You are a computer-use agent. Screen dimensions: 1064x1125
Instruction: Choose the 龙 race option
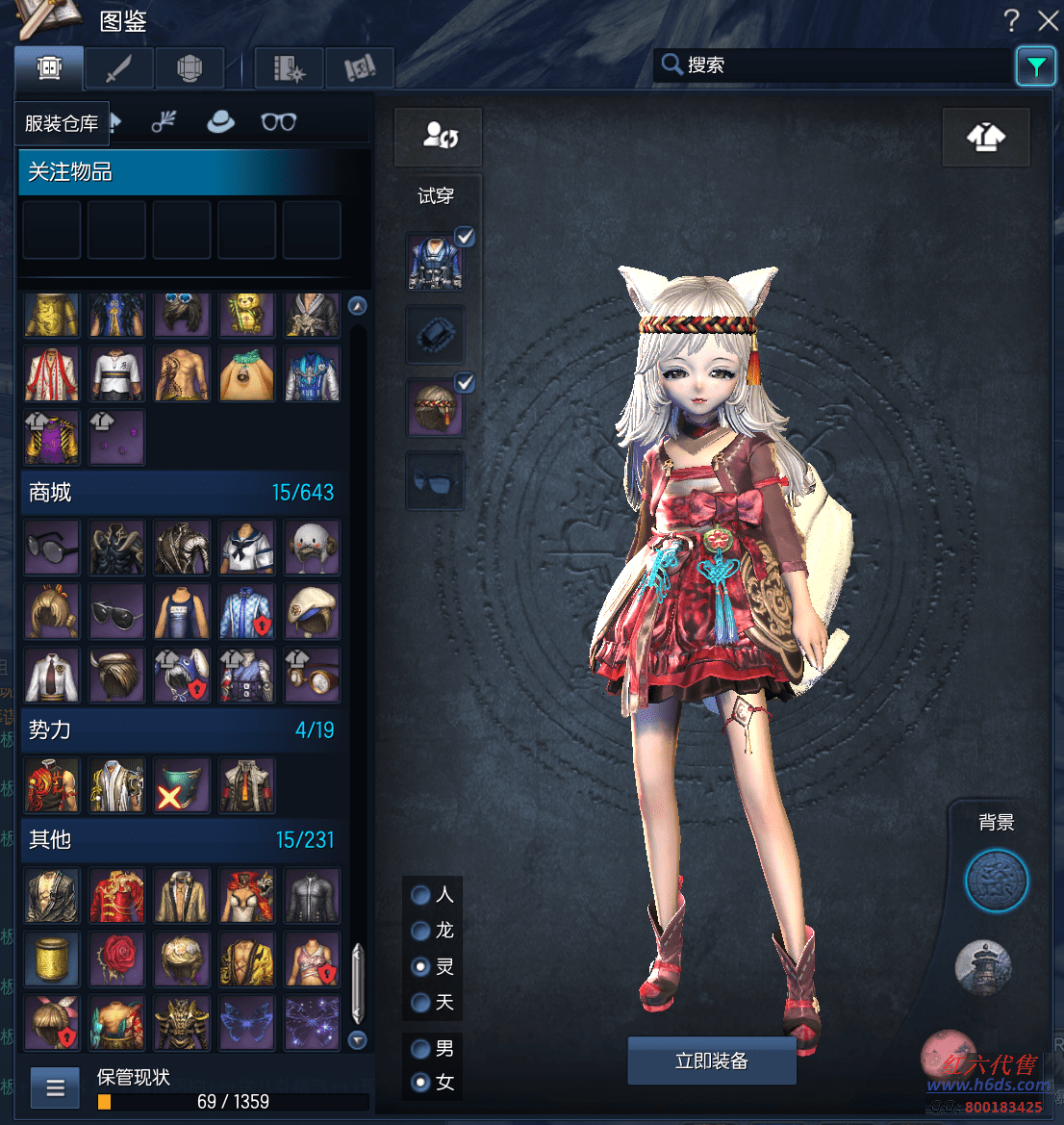click(x=420, y=931)
